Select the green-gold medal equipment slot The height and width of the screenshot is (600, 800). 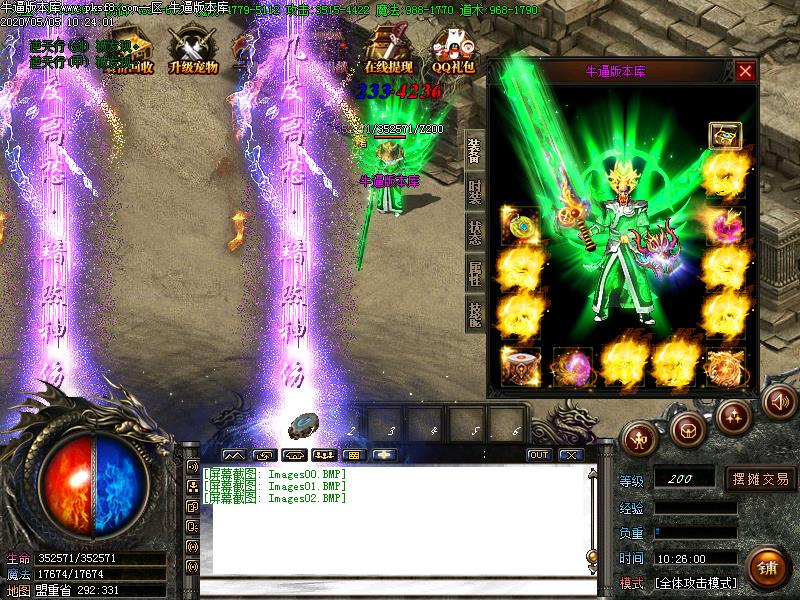point(520,224)
